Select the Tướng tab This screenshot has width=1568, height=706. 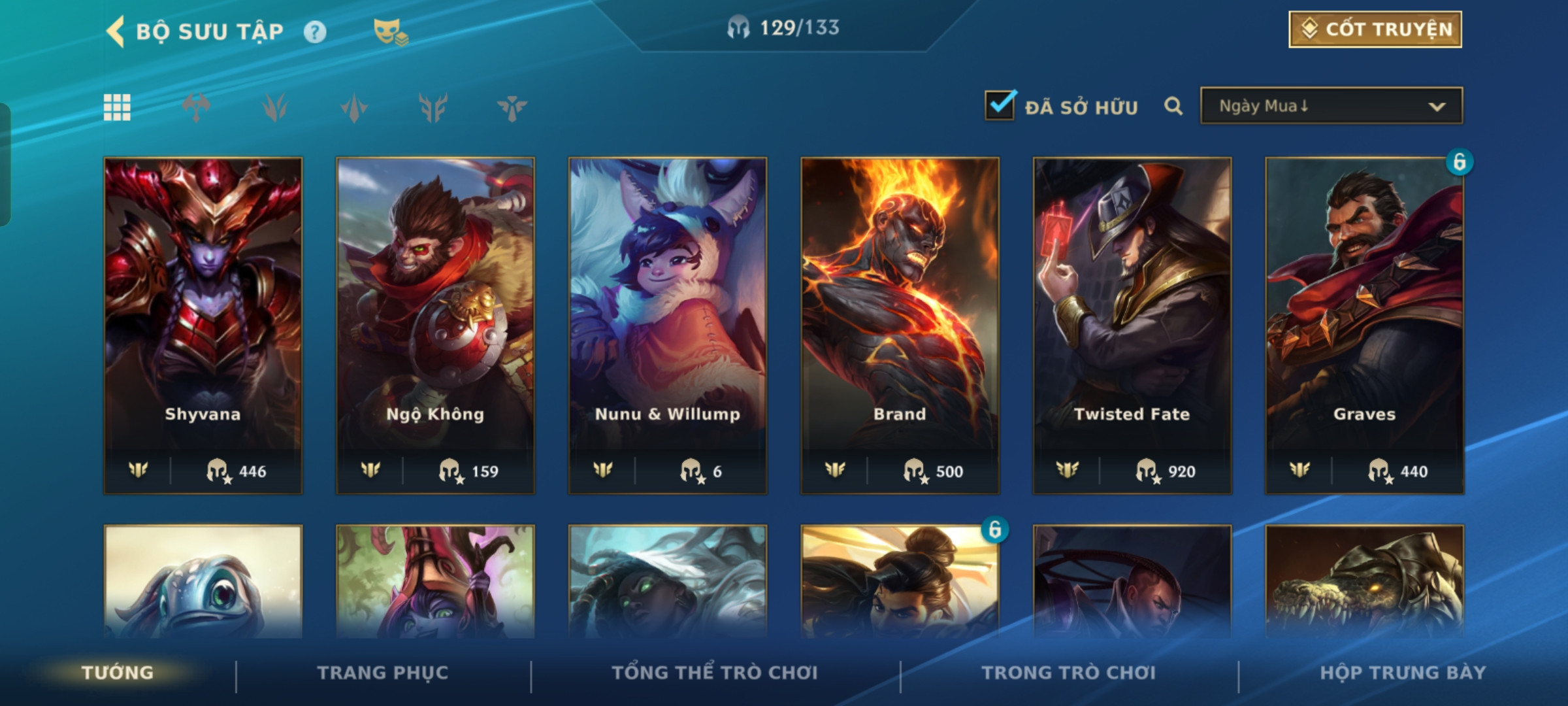pyautogui.click(x=118, y=673)
